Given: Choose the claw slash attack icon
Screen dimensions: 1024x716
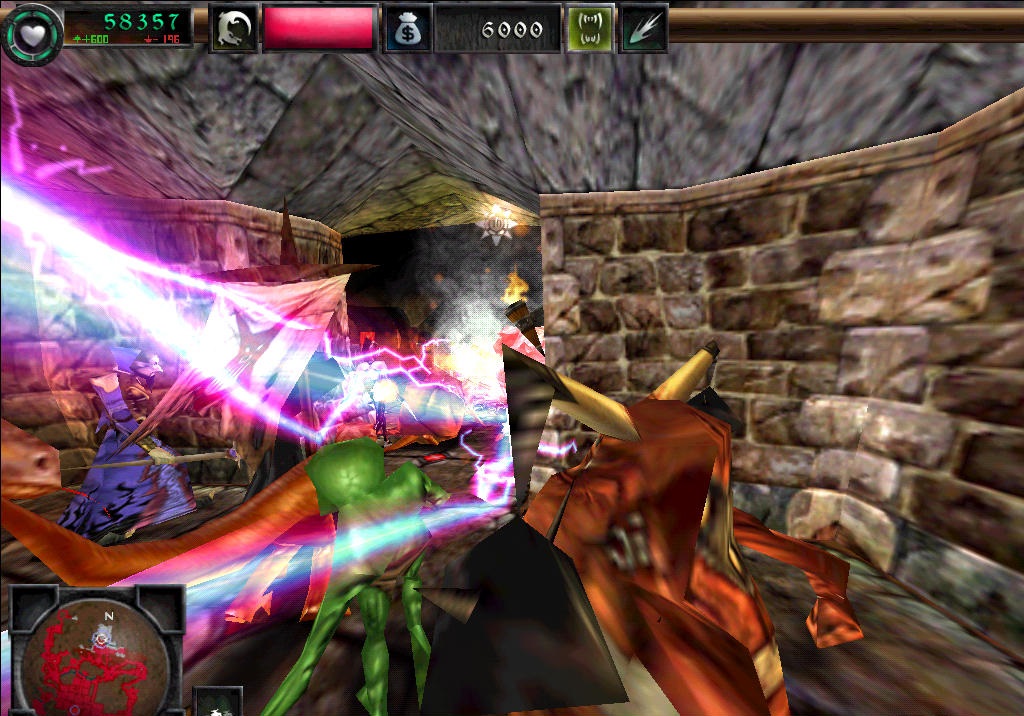Looking at the screenshot, I should [x=642, y=28].
